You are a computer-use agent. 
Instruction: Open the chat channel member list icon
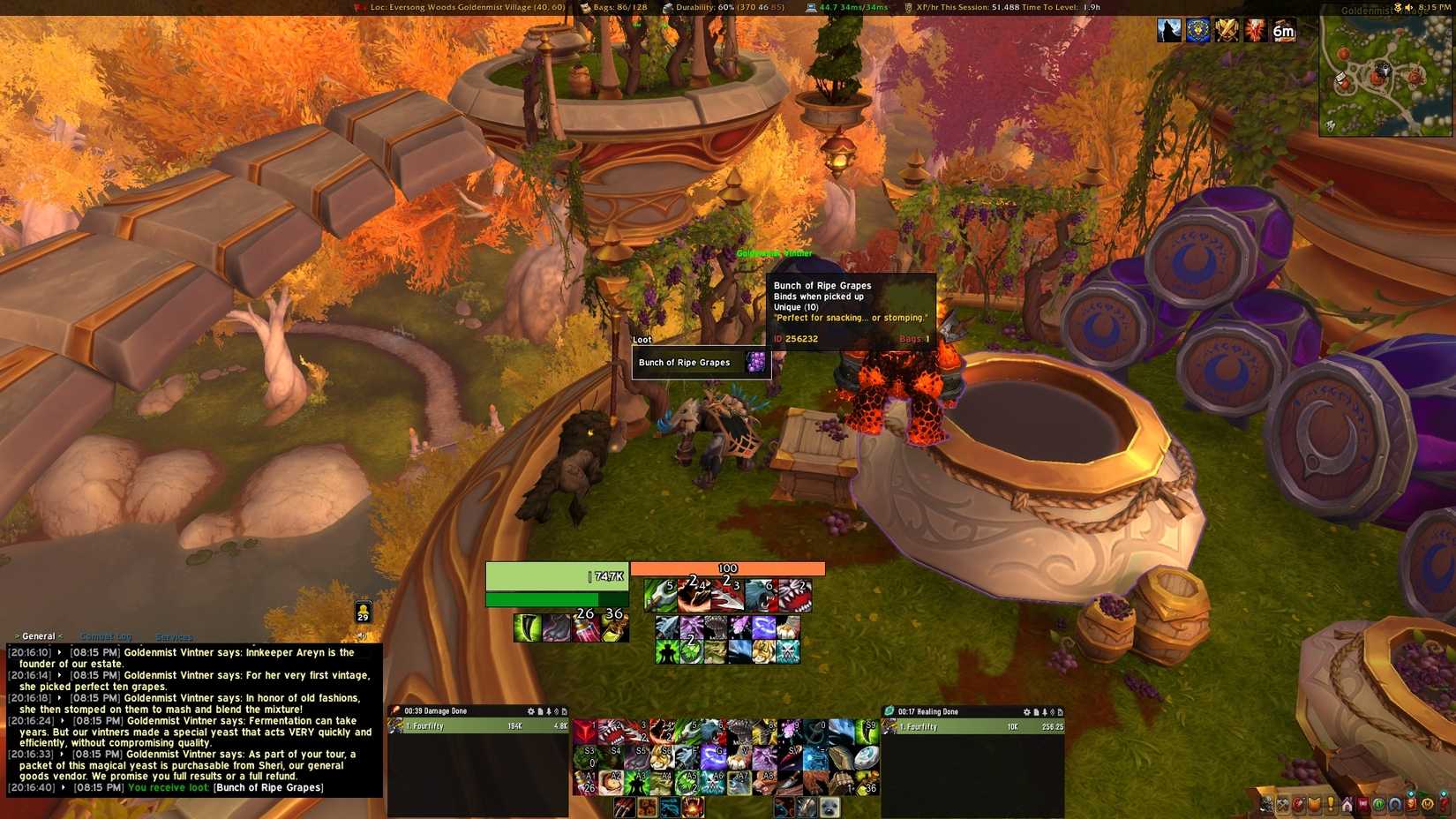[x=363, y=612]
